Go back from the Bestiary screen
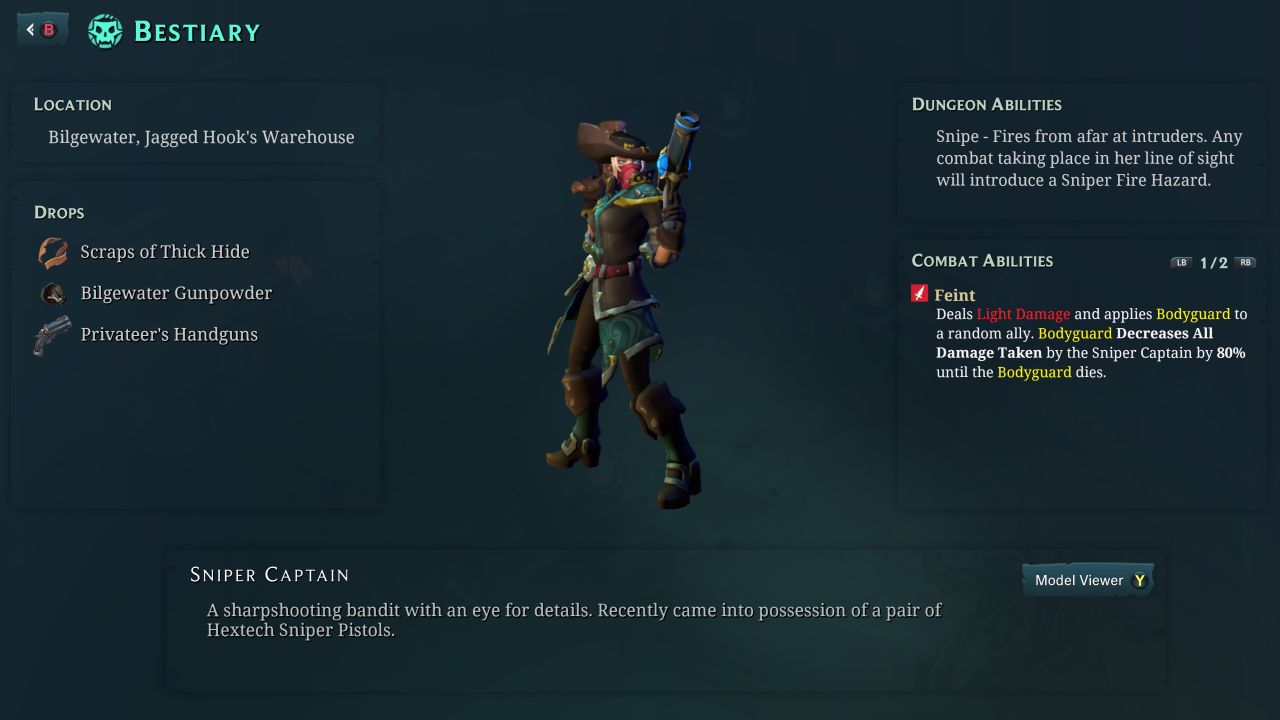Image resolution: width=1280 pixels, height=720 pixels. point(42,30)
